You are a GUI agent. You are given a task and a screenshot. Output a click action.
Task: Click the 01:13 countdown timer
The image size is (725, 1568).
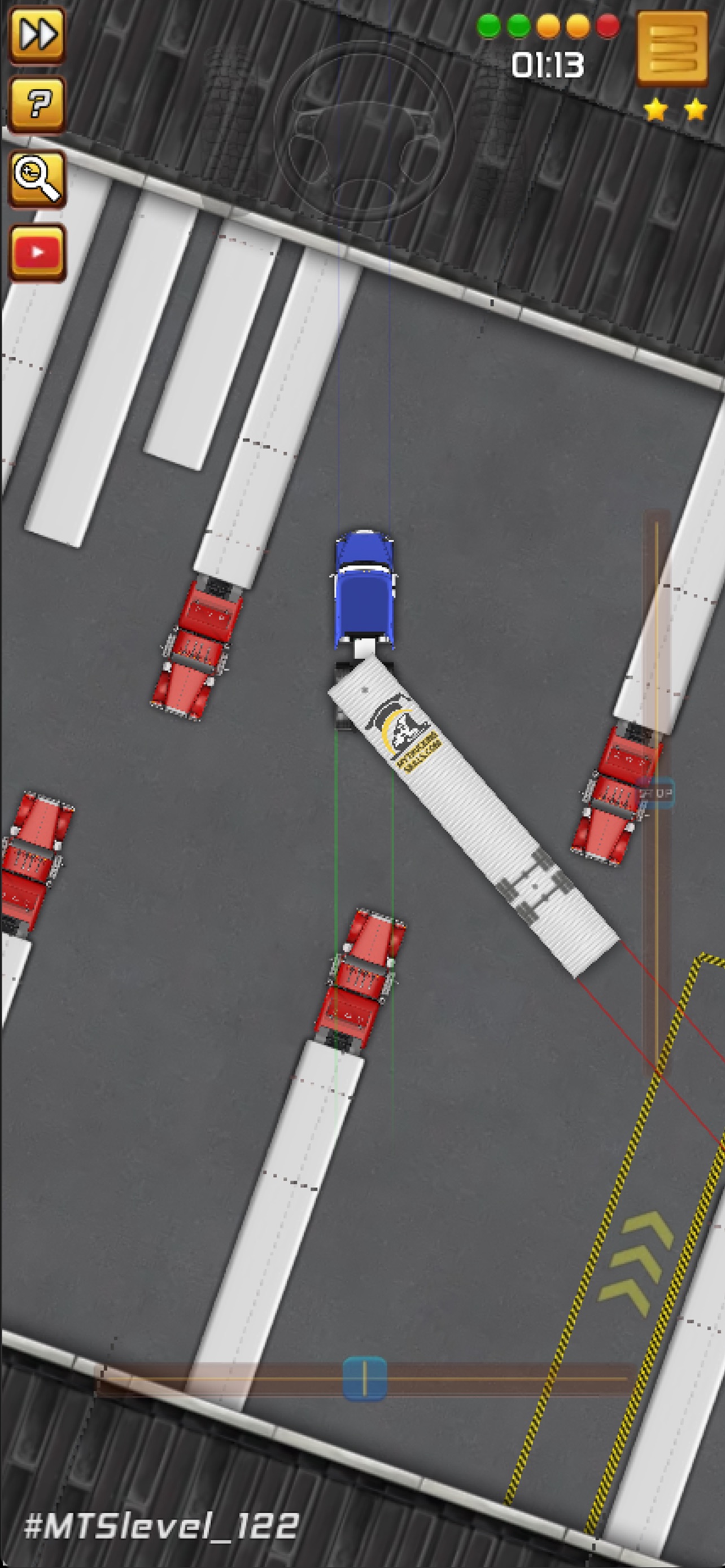(x=548, y=65)
